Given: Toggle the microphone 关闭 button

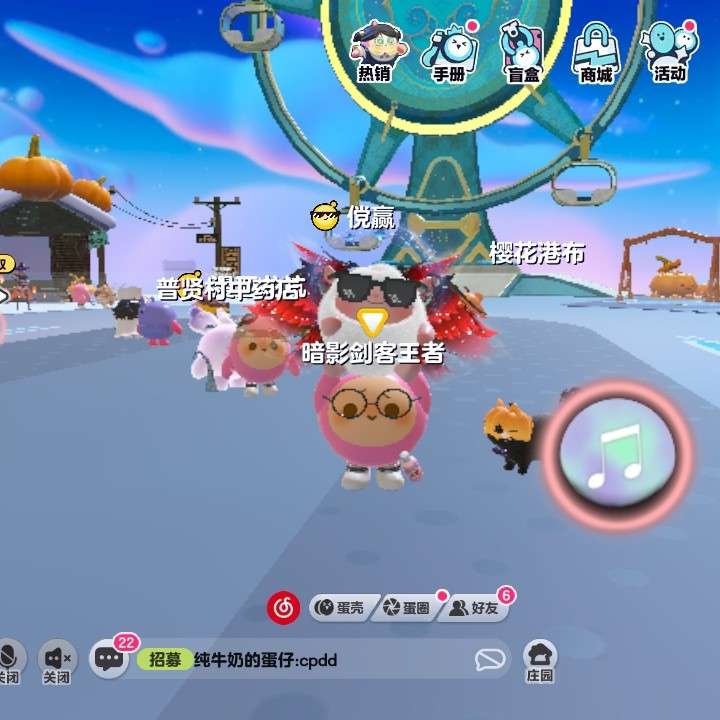Looking at the screenshot, I should tap(10, 659).
